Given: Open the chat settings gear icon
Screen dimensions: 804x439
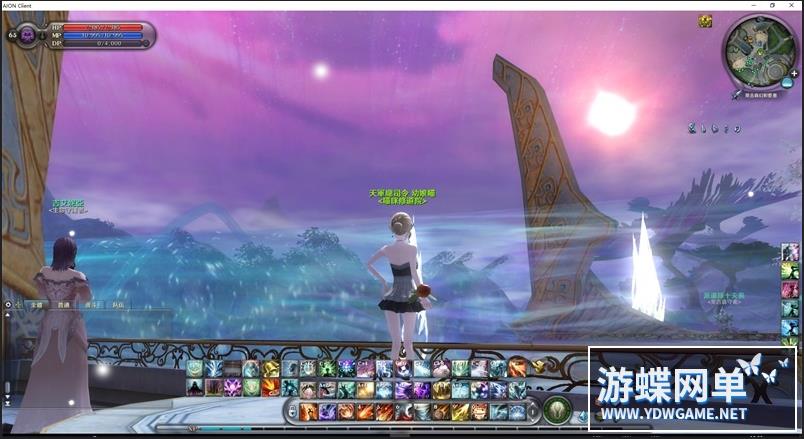Looking at the screenshot, I should click(8, 303).
